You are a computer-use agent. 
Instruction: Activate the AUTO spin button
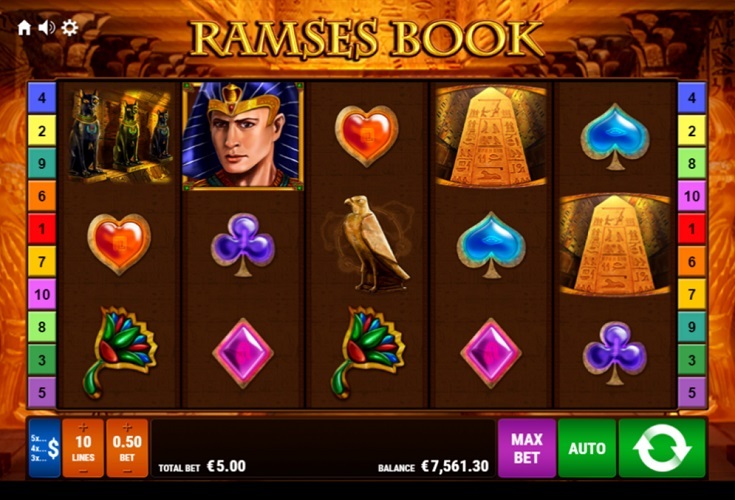587,448
